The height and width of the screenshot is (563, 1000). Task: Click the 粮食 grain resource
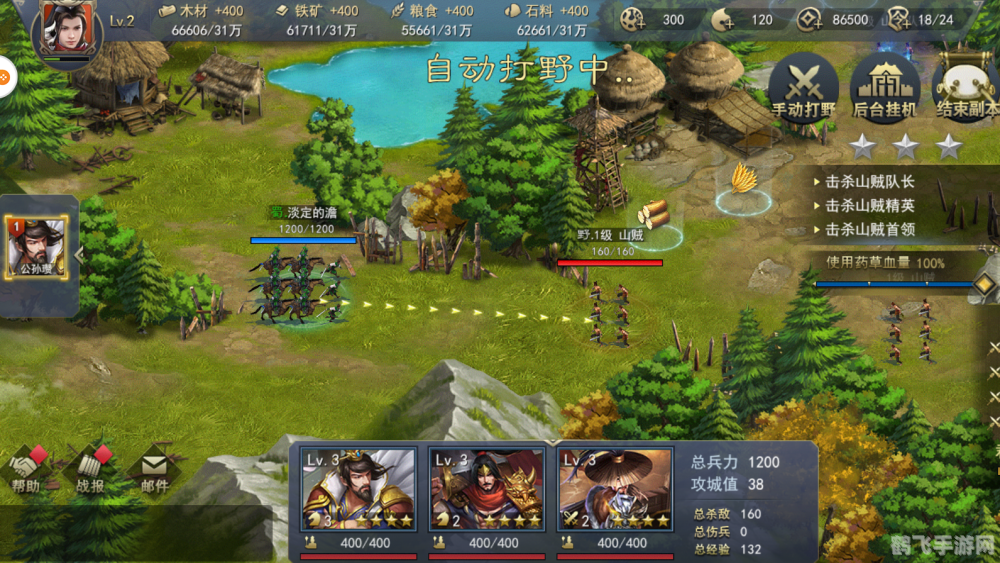pyautogui.click(x=436, y=20)
